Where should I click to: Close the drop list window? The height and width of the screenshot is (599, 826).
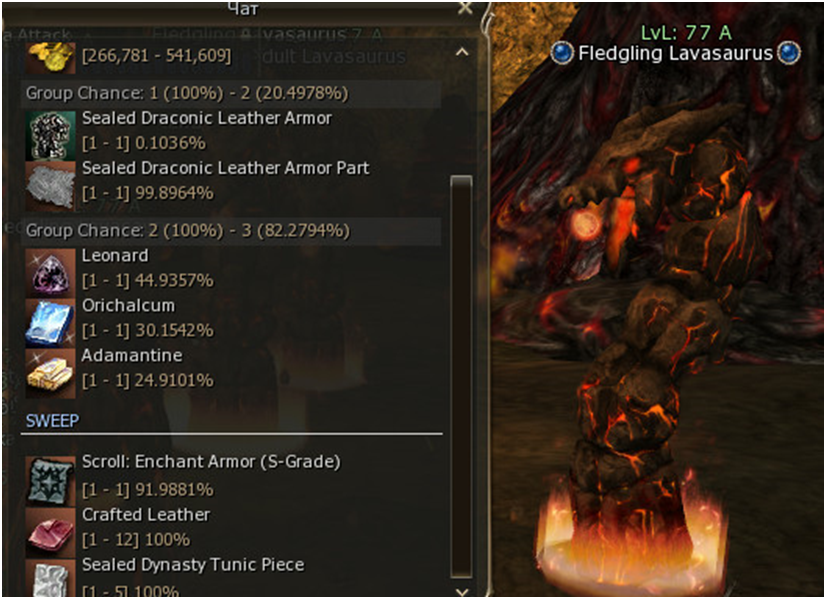pyautogui.click(x=465, y=8)
